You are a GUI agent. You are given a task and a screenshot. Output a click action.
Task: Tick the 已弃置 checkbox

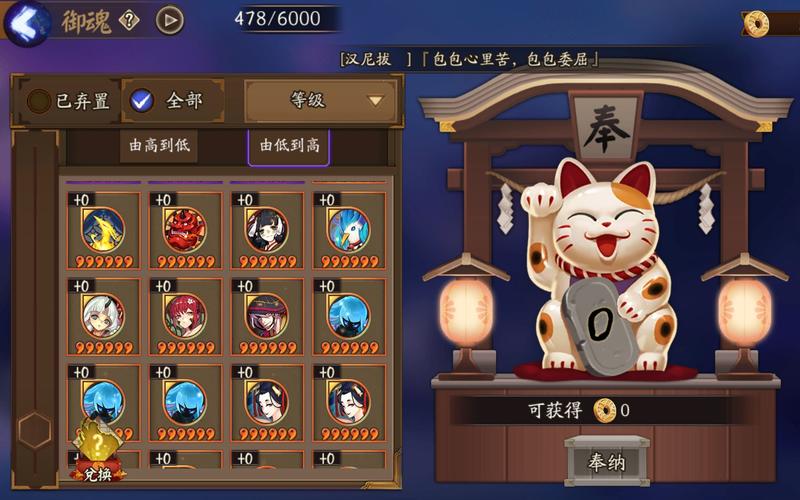40,101
